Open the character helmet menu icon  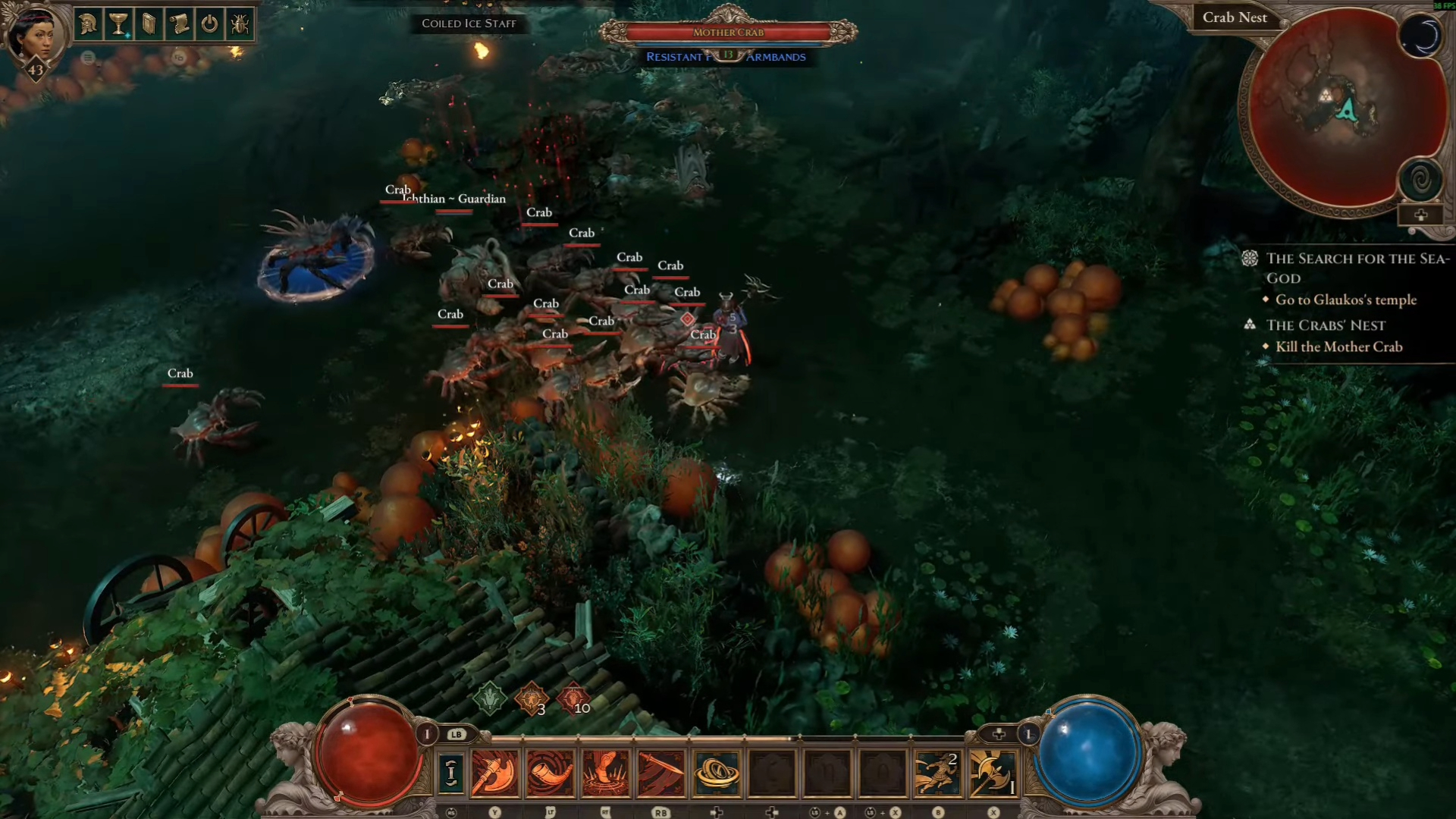pos(88,24)
